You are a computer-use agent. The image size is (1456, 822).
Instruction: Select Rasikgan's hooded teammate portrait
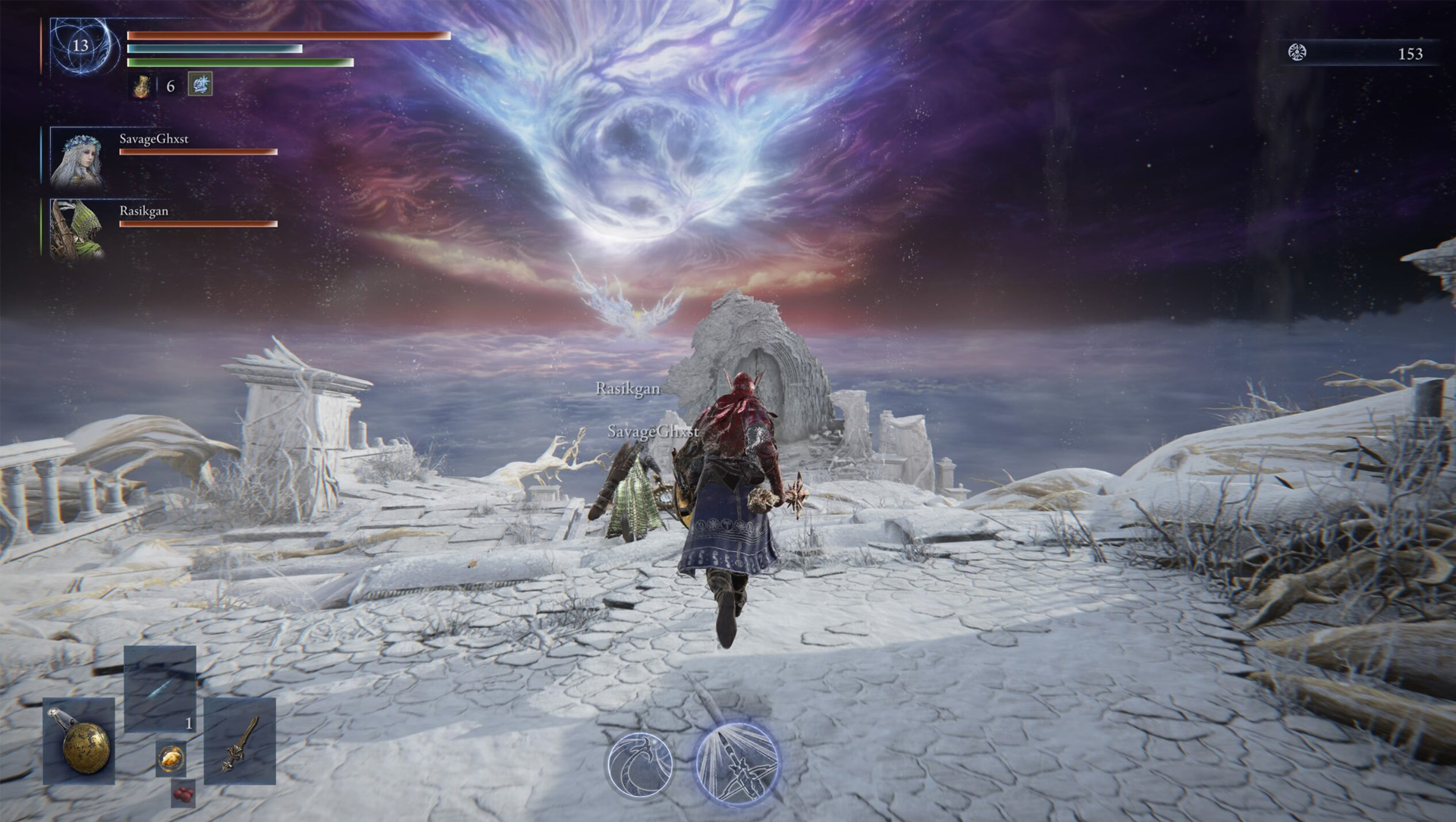coord(76,229)
